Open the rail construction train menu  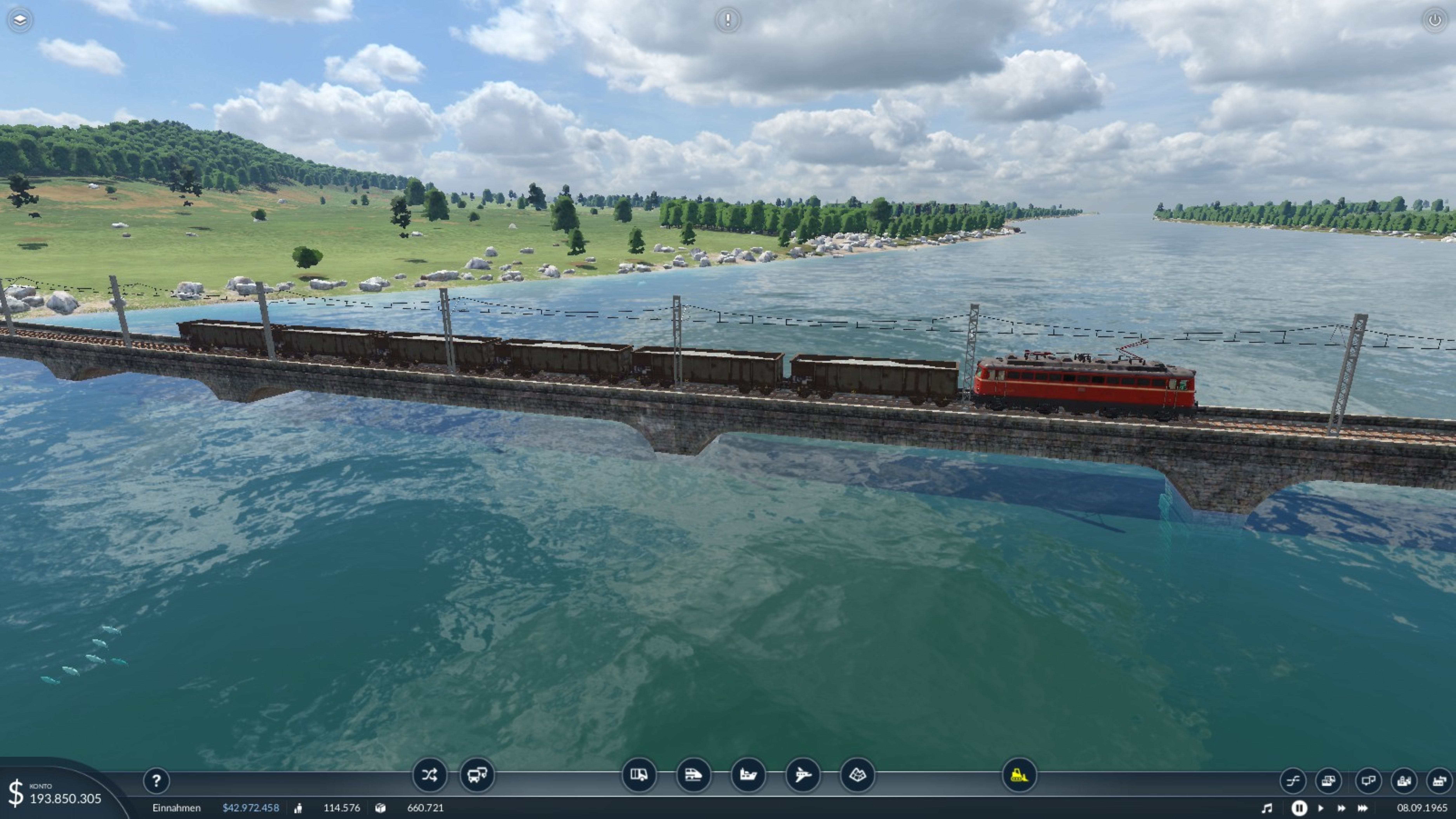tap(693, 775)
